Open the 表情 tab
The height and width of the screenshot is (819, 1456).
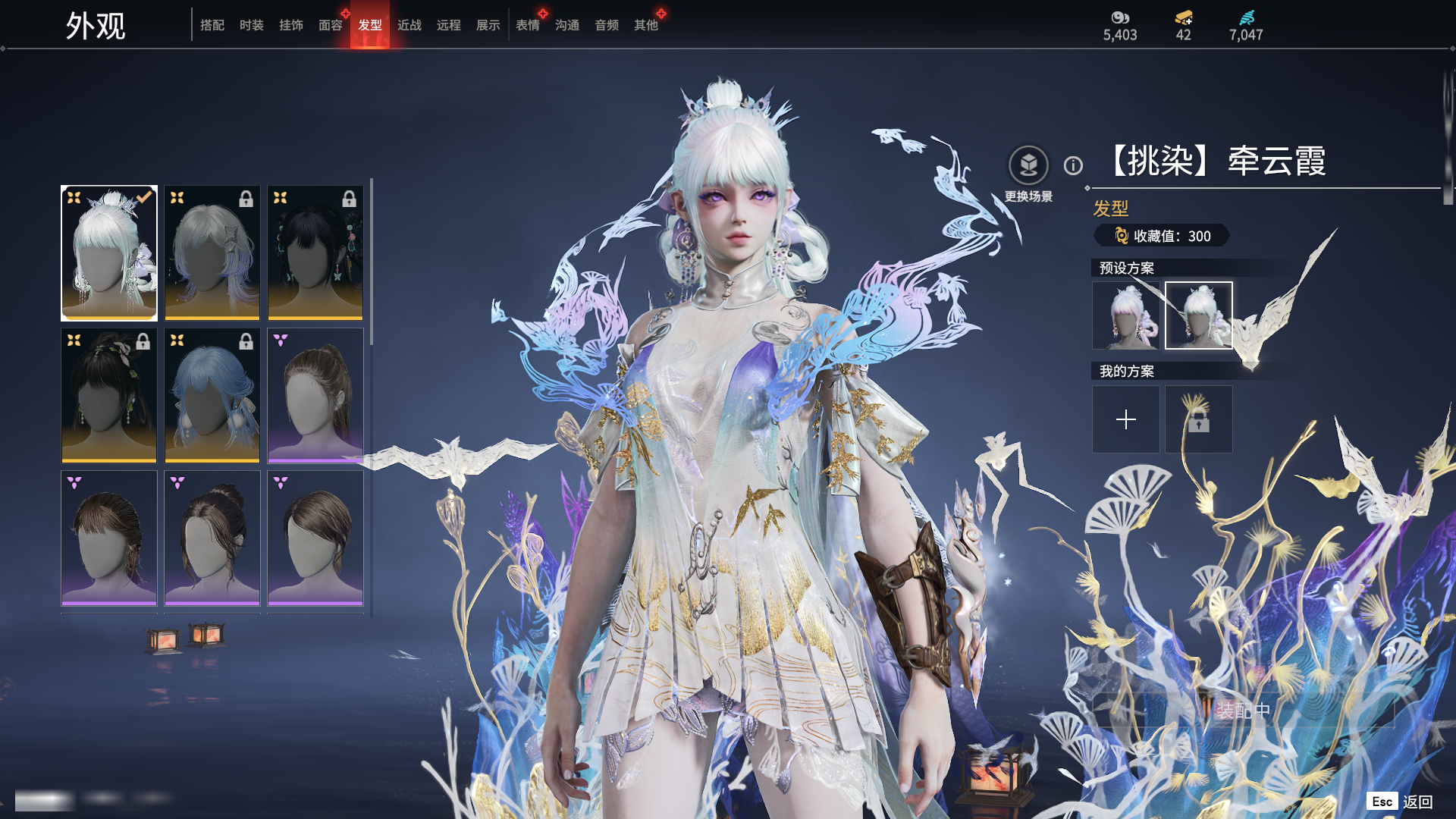pyautogui.click(x=527, y=25)
